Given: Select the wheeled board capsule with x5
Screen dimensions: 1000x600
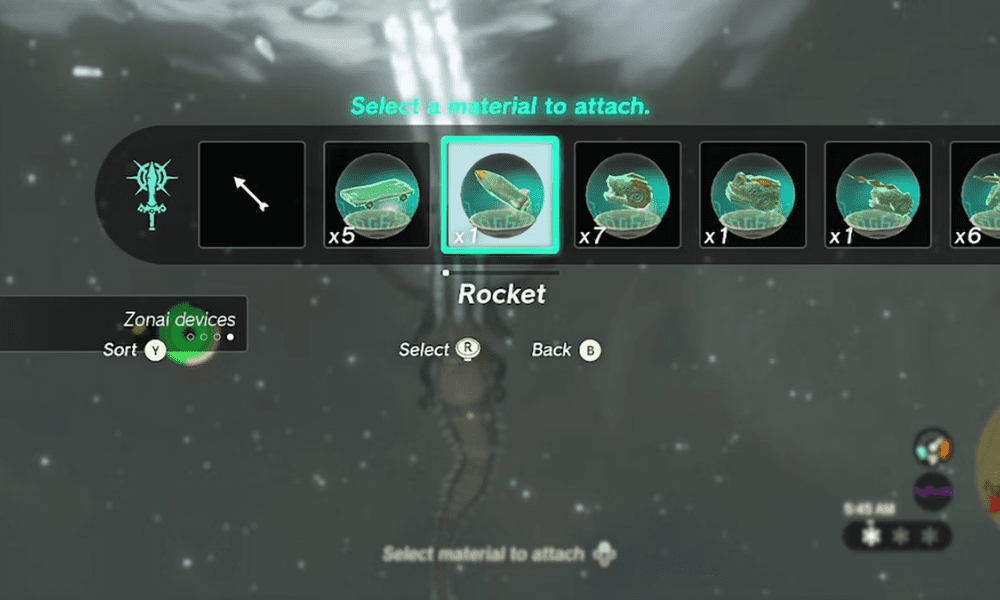Looking at the screenshot, I should [377, 195].
